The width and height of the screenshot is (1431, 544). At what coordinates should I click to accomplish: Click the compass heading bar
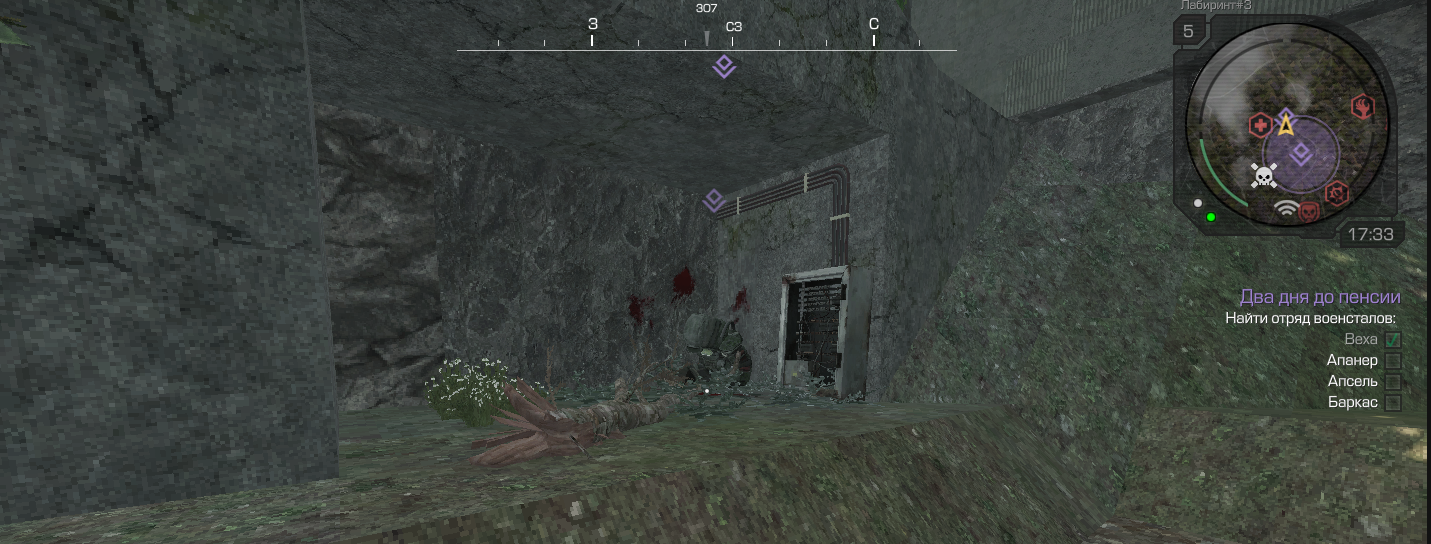point(706,42)
